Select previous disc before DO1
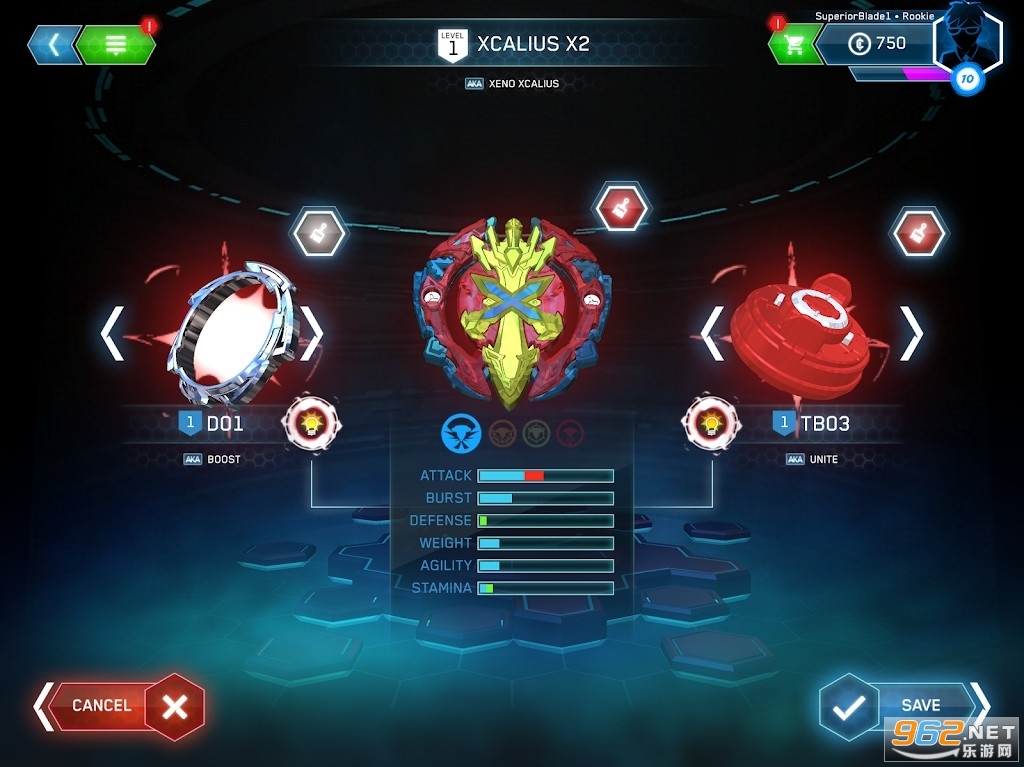Screen dimensions: 1024x767 [x=112, y=334]
